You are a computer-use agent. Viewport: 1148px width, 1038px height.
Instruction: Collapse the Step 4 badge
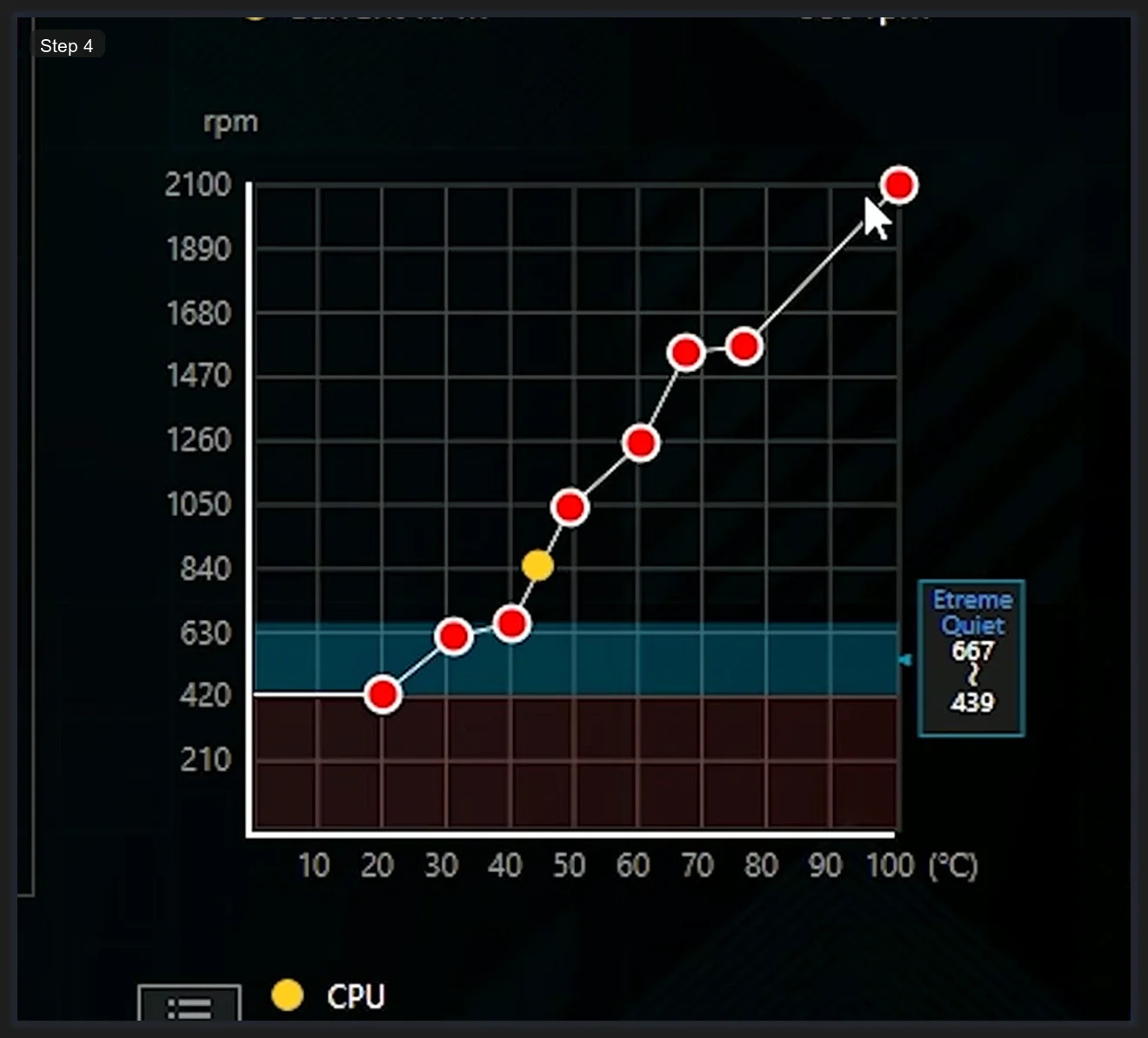pyautogui.click(x=67, y=46)
